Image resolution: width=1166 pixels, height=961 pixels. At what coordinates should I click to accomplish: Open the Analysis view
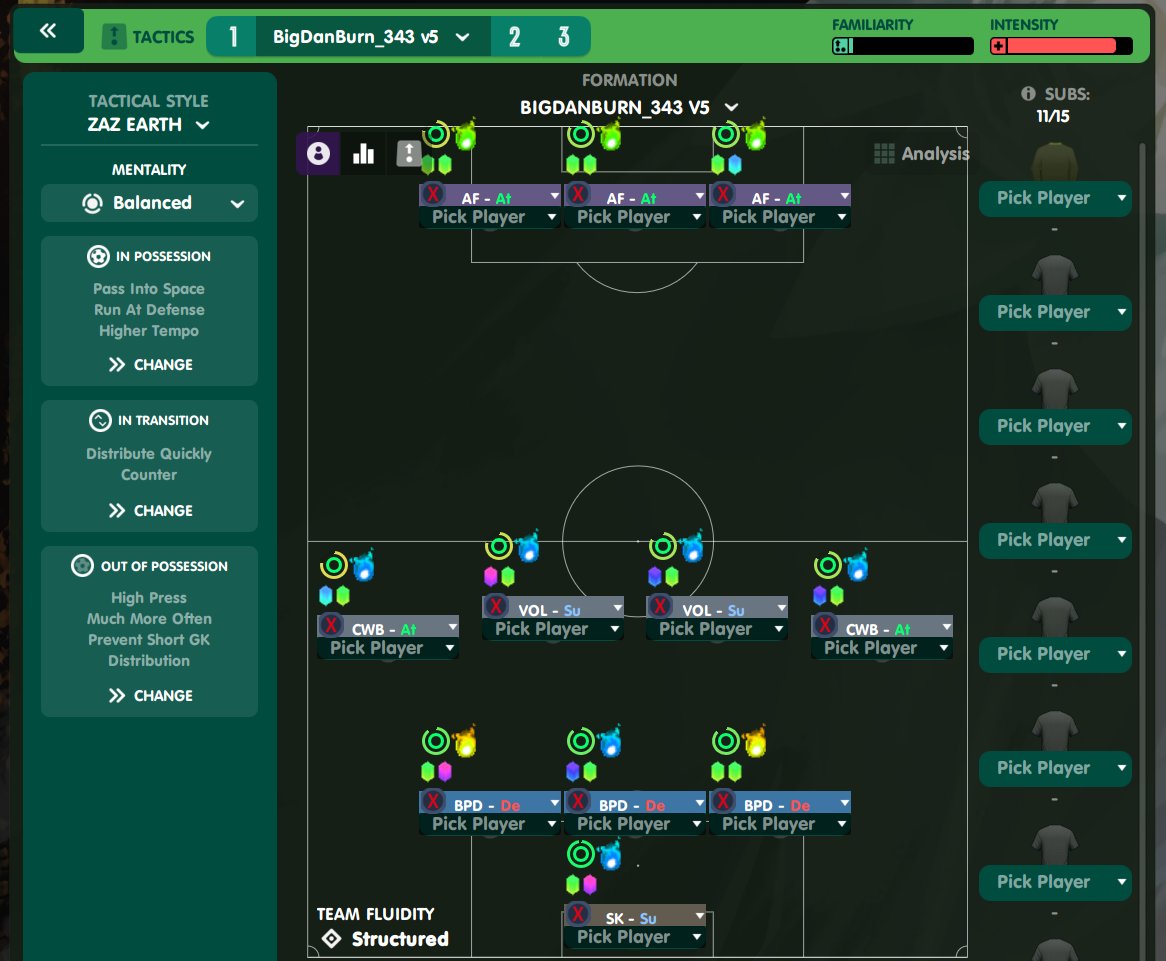click(x=921, y=154)
